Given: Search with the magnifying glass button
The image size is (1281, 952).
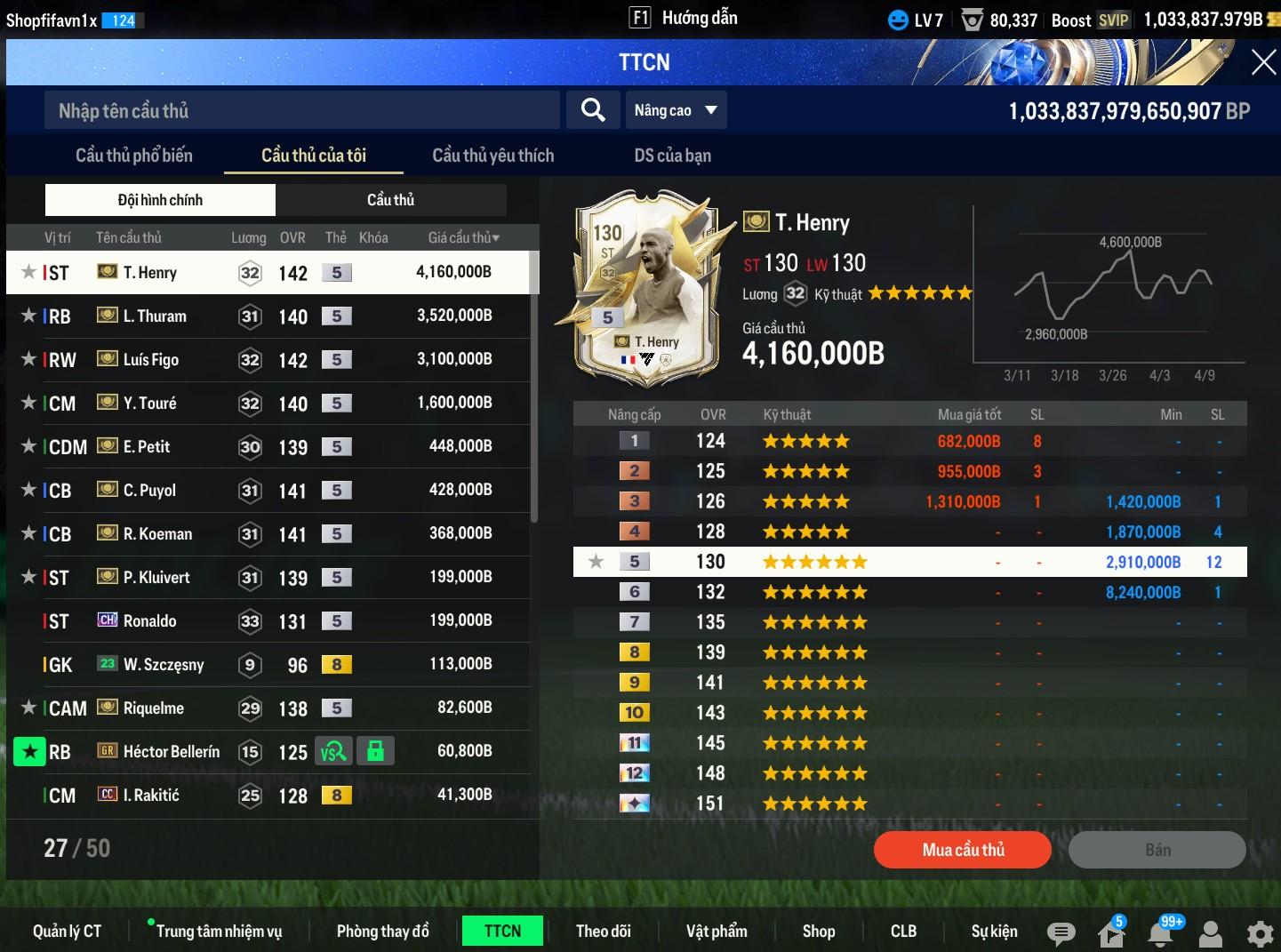Looking at the screenshot, I should [593, 110].
